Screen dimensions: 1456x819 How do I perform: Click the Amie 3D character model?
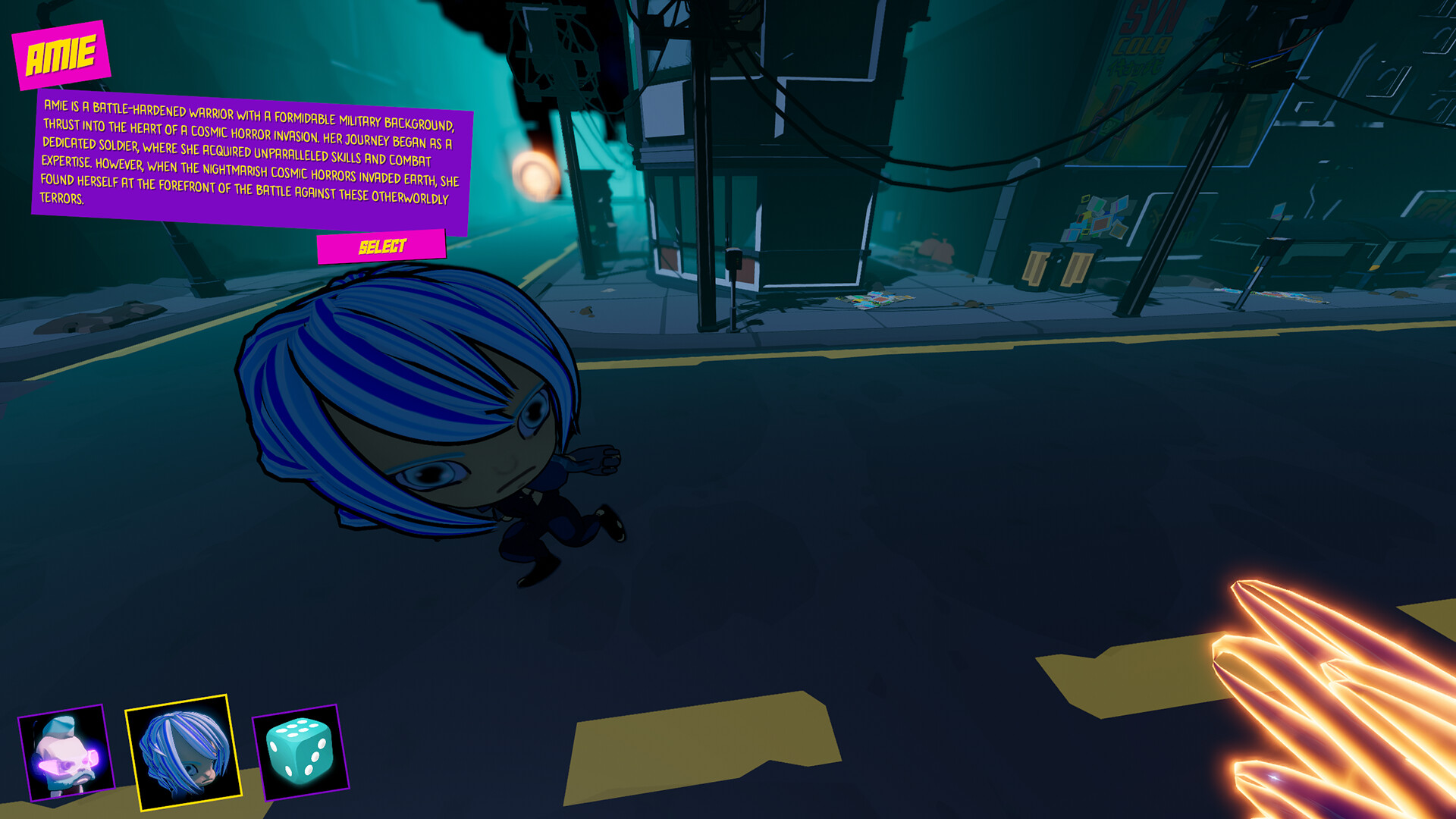[x=425, y=425]
